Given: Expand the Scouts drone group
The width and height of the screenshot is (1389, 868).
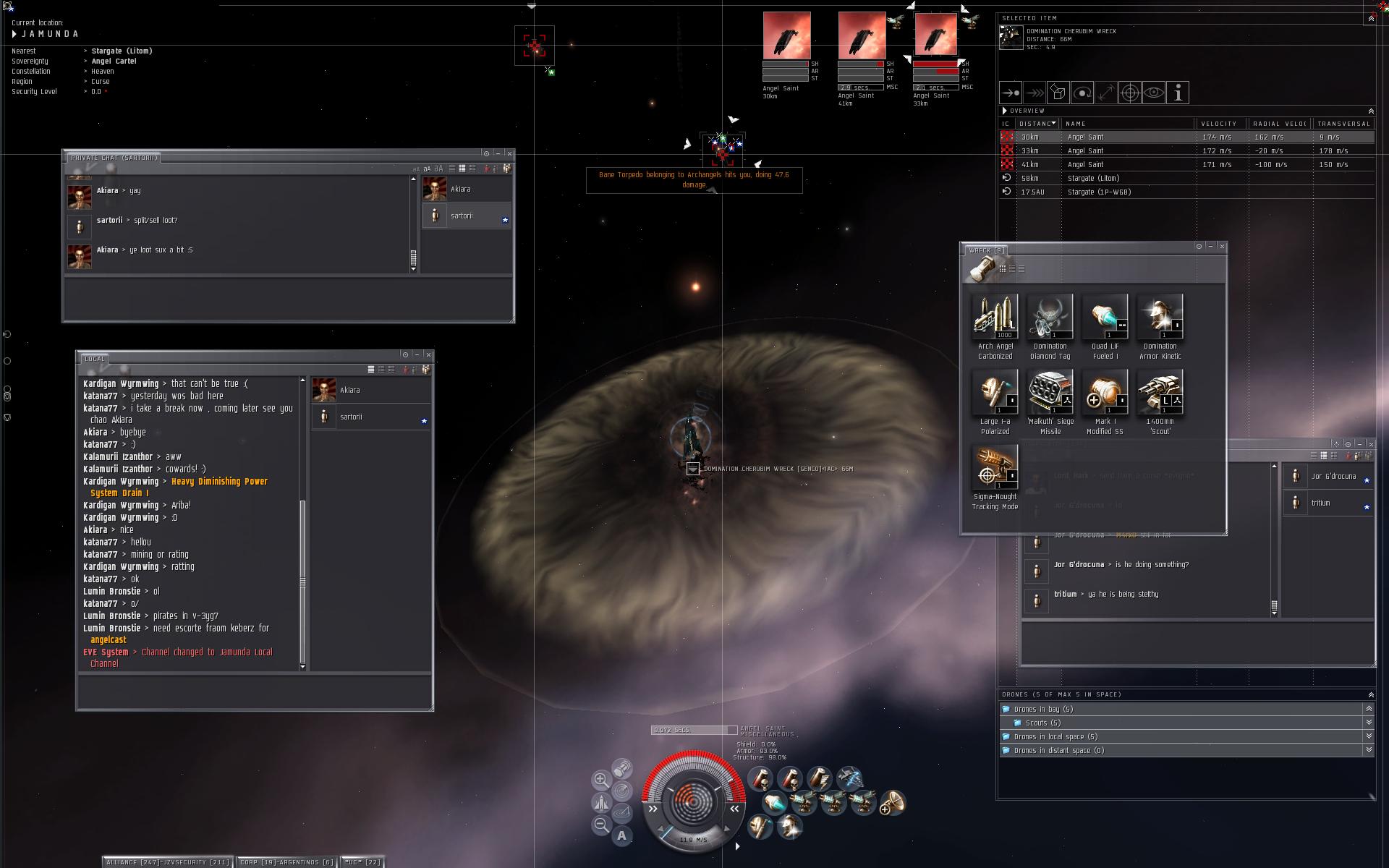Looking at the screenshot, I should pyautogui.click(x=1042, y=723).
